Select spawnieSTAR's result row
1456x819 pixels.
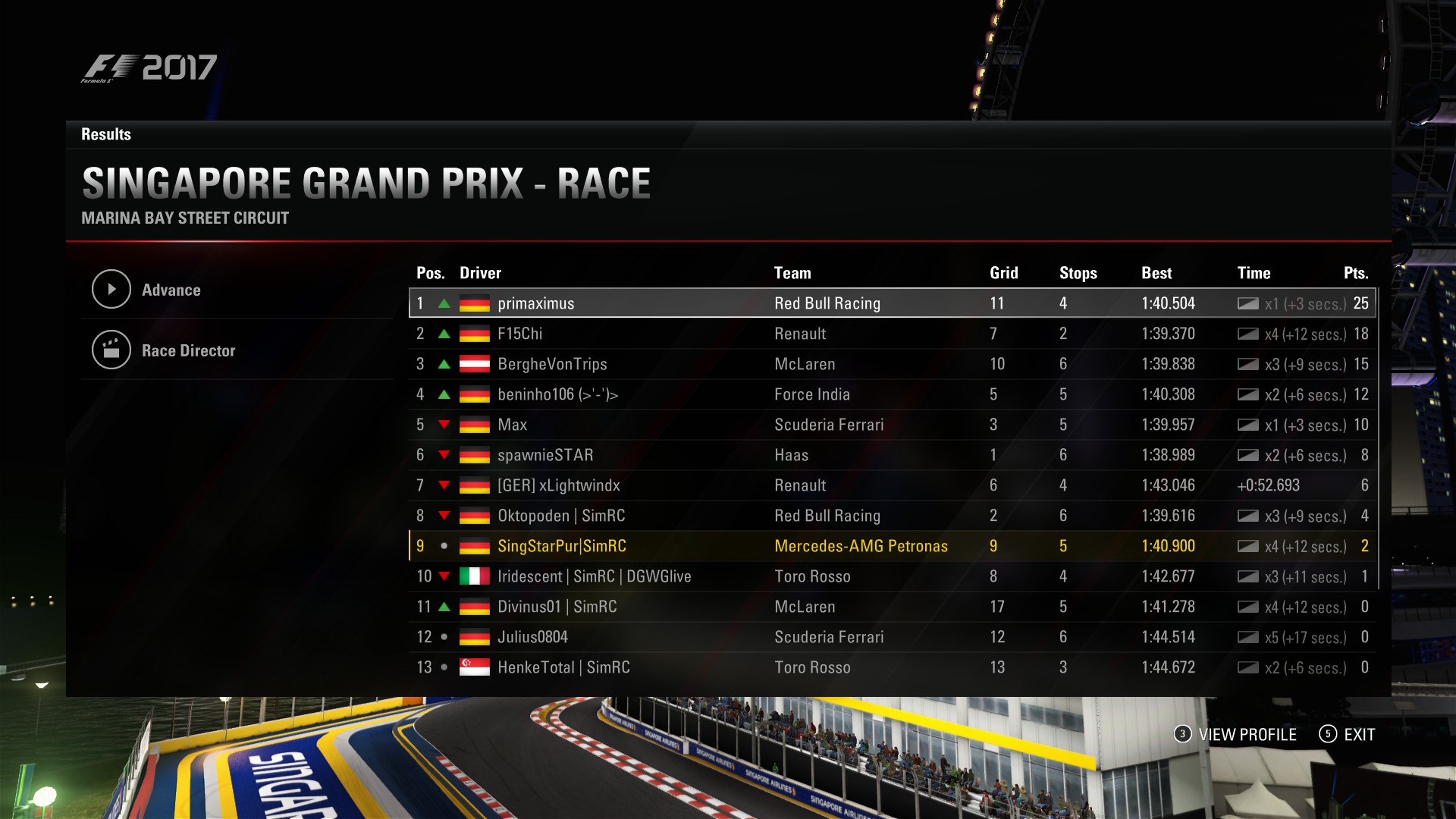click(x=545, y=455)
